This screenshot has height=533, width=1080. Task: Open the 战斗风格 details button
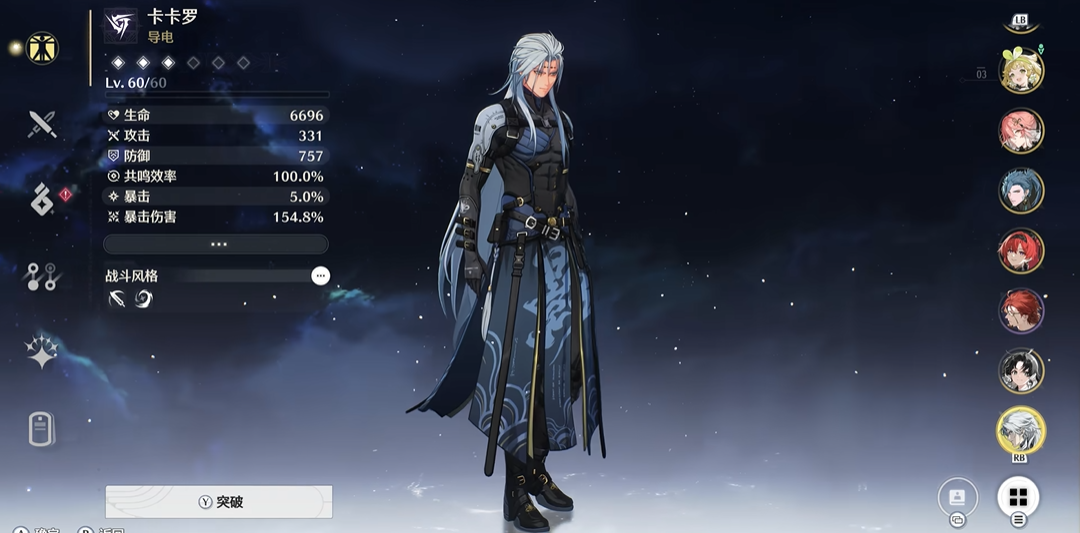click(x=320, y=275)
